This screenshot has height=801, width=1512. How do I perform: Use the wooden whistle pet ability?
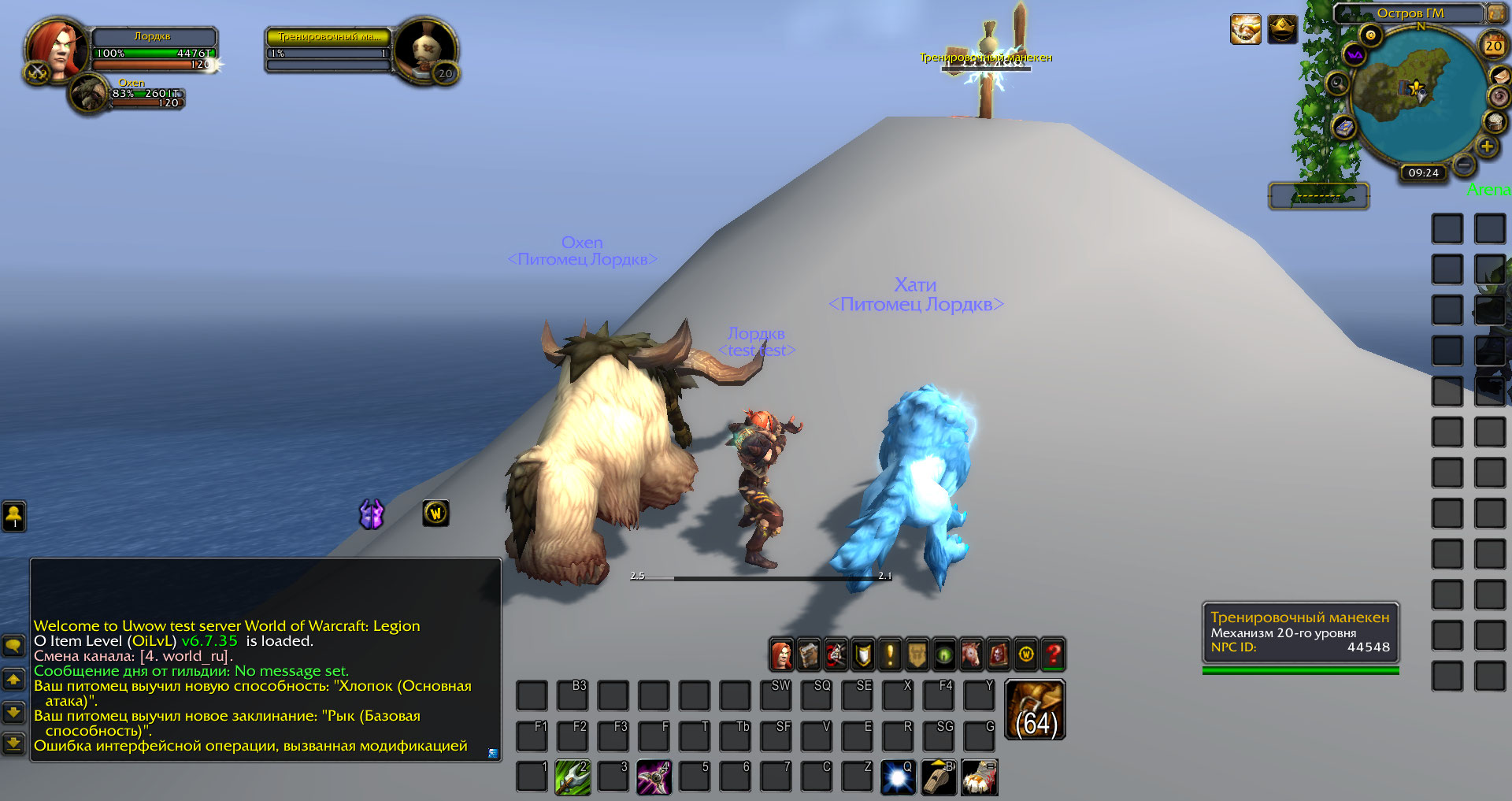point(939,777)
